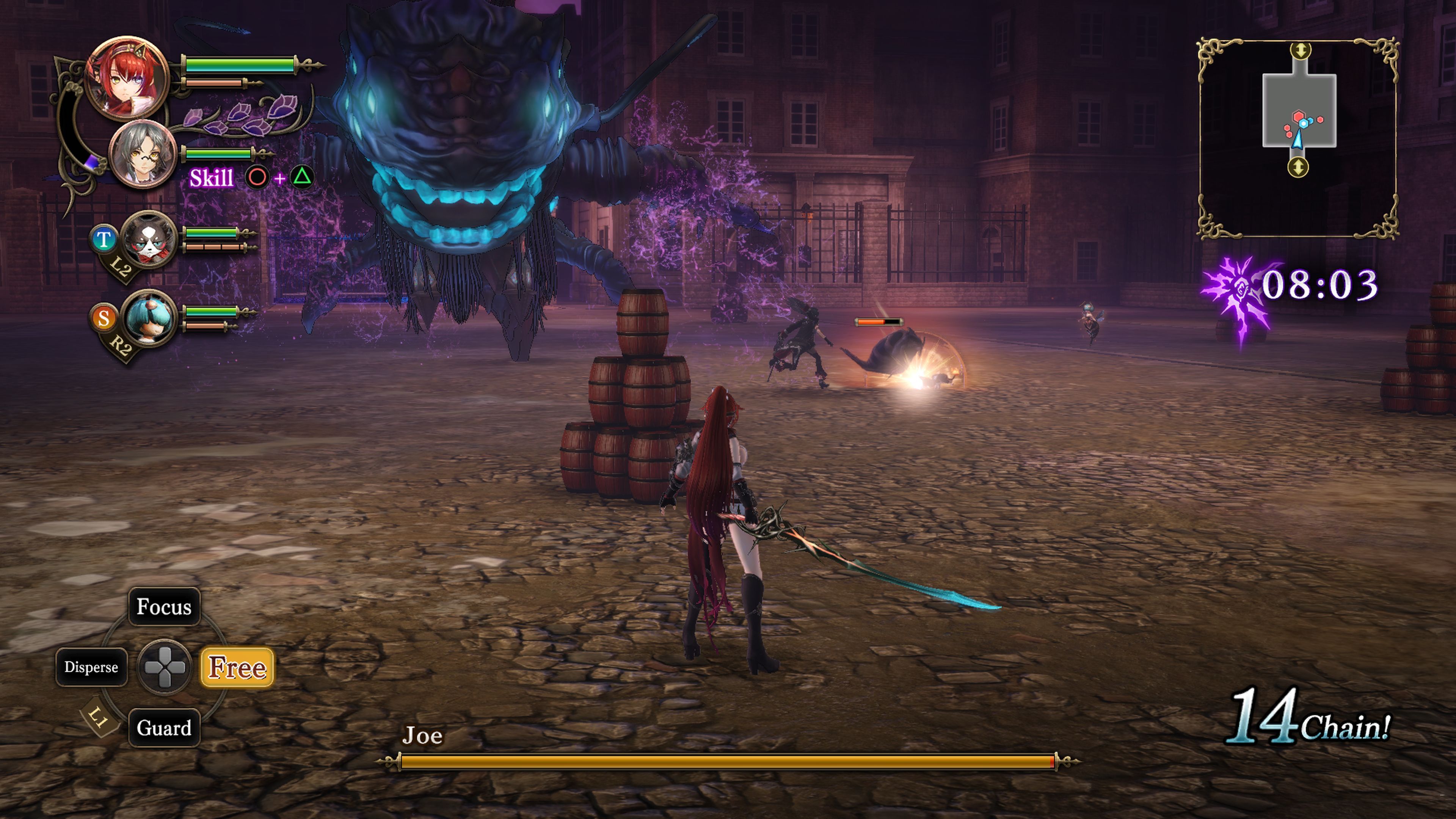
Task: Activate the Focus command
Action: 164,607
